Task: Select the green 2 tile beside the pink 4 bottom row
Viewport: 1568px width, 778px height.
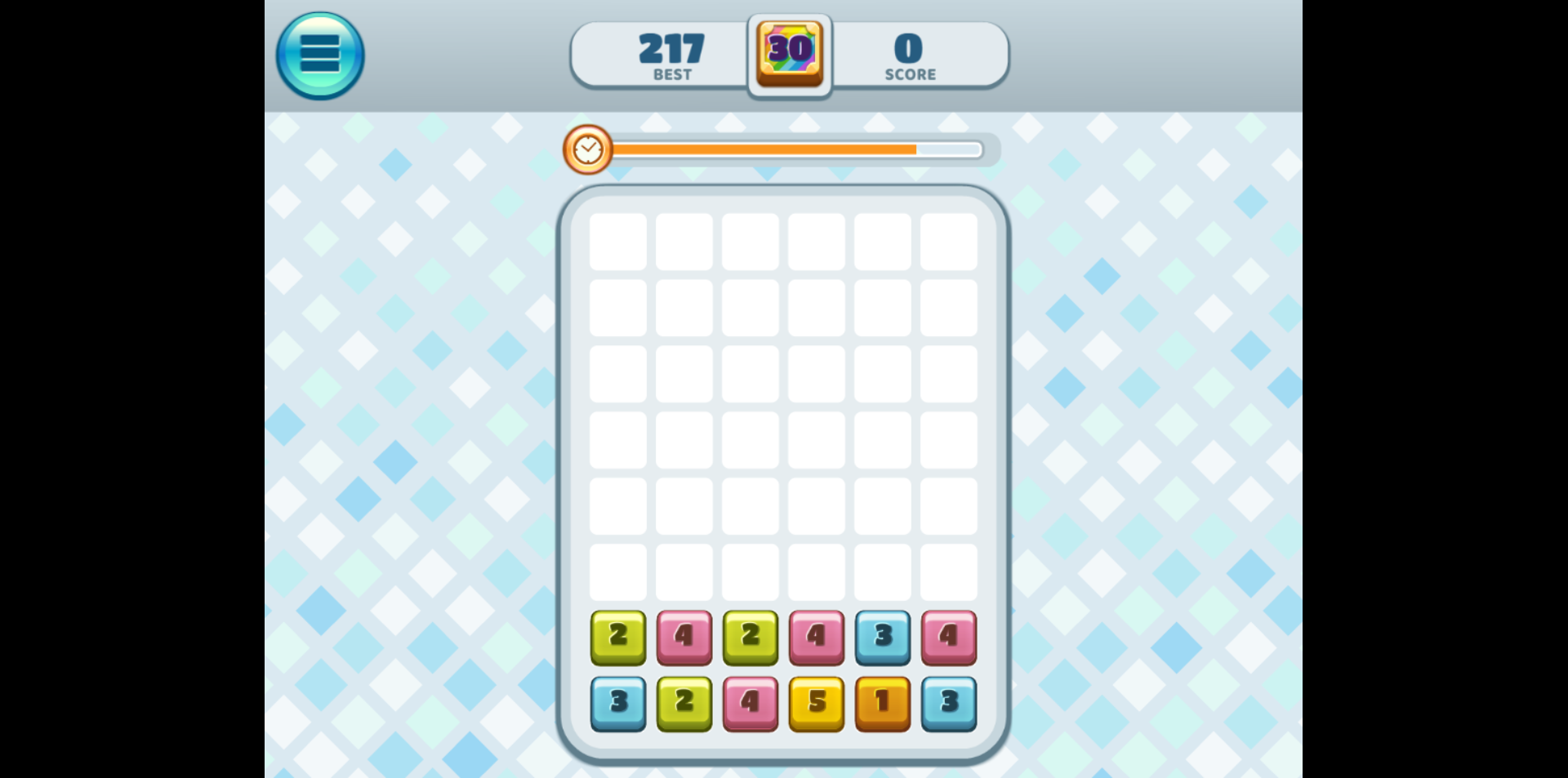Action: (684, 703)
